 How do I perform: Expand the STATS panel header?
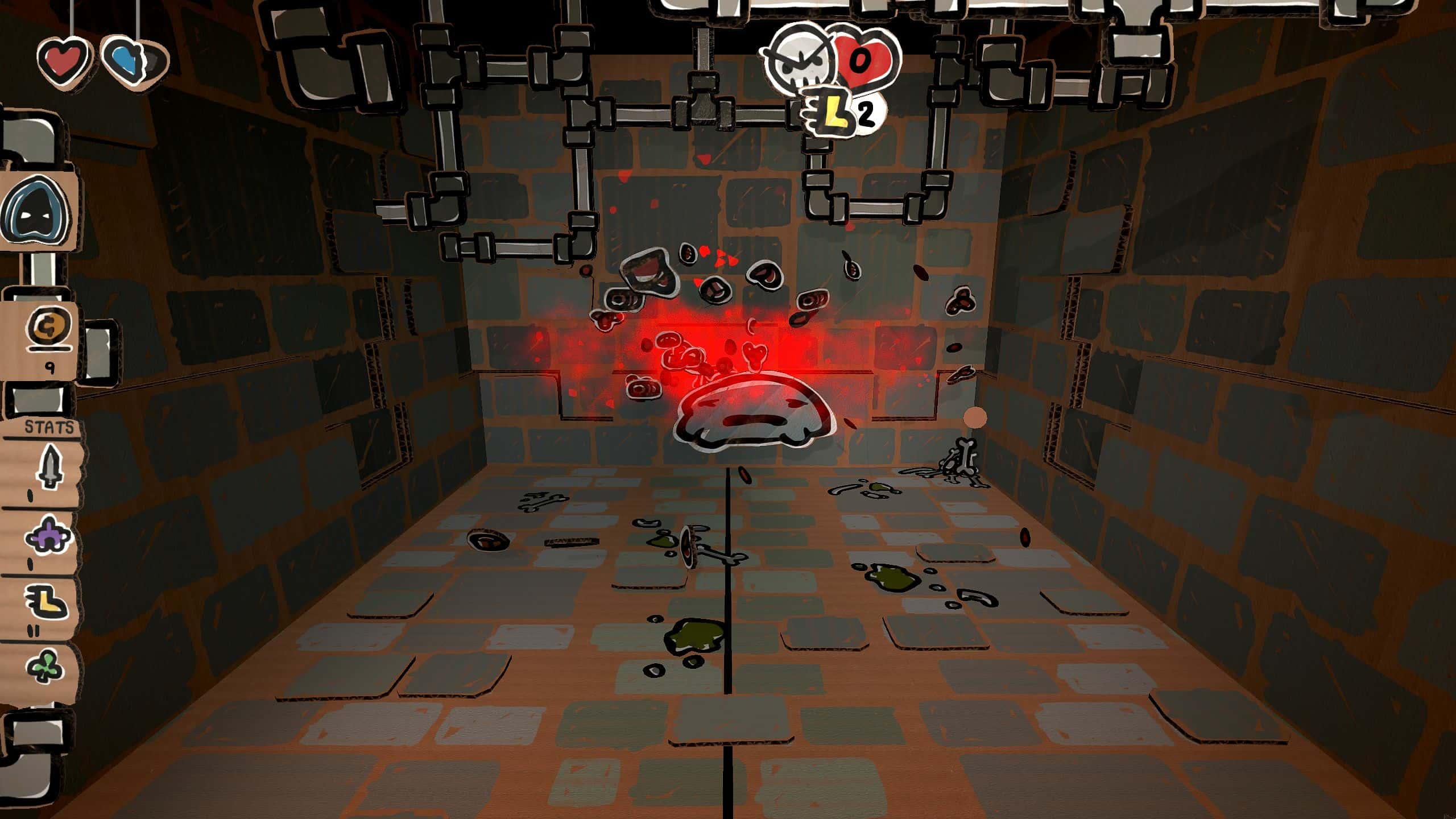tap(49, 428)
